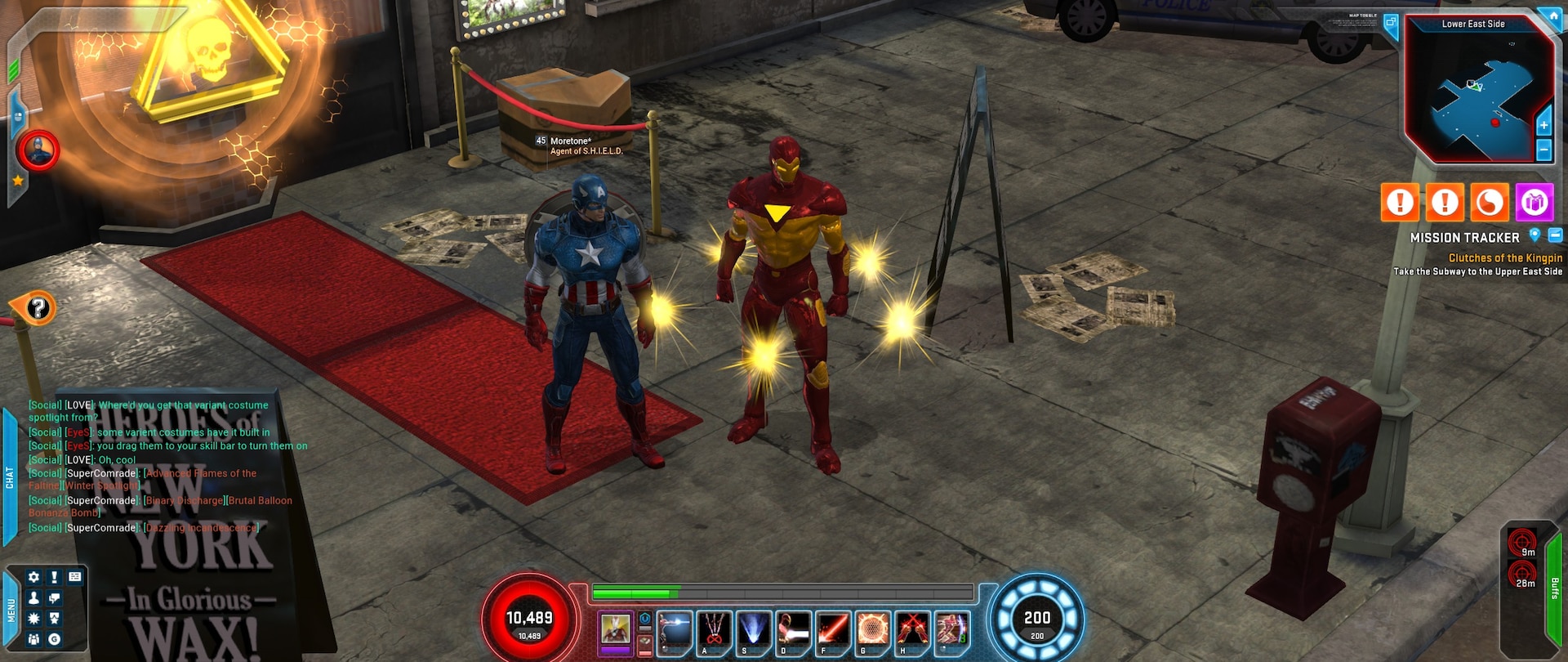Trigger the crossed red beams skill on H
1568x662 pixels.
pos(911,631)
